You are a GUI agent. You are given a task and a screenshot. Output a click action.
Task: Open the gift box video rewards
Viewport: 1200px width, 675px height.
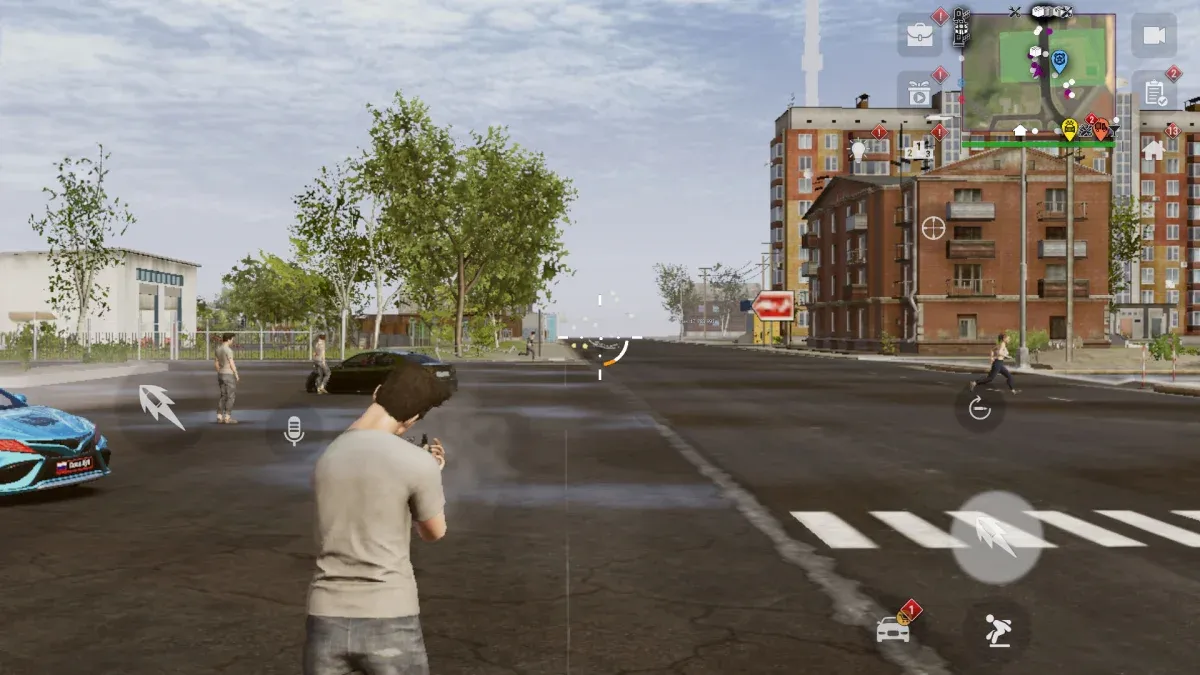pos(919,92)
